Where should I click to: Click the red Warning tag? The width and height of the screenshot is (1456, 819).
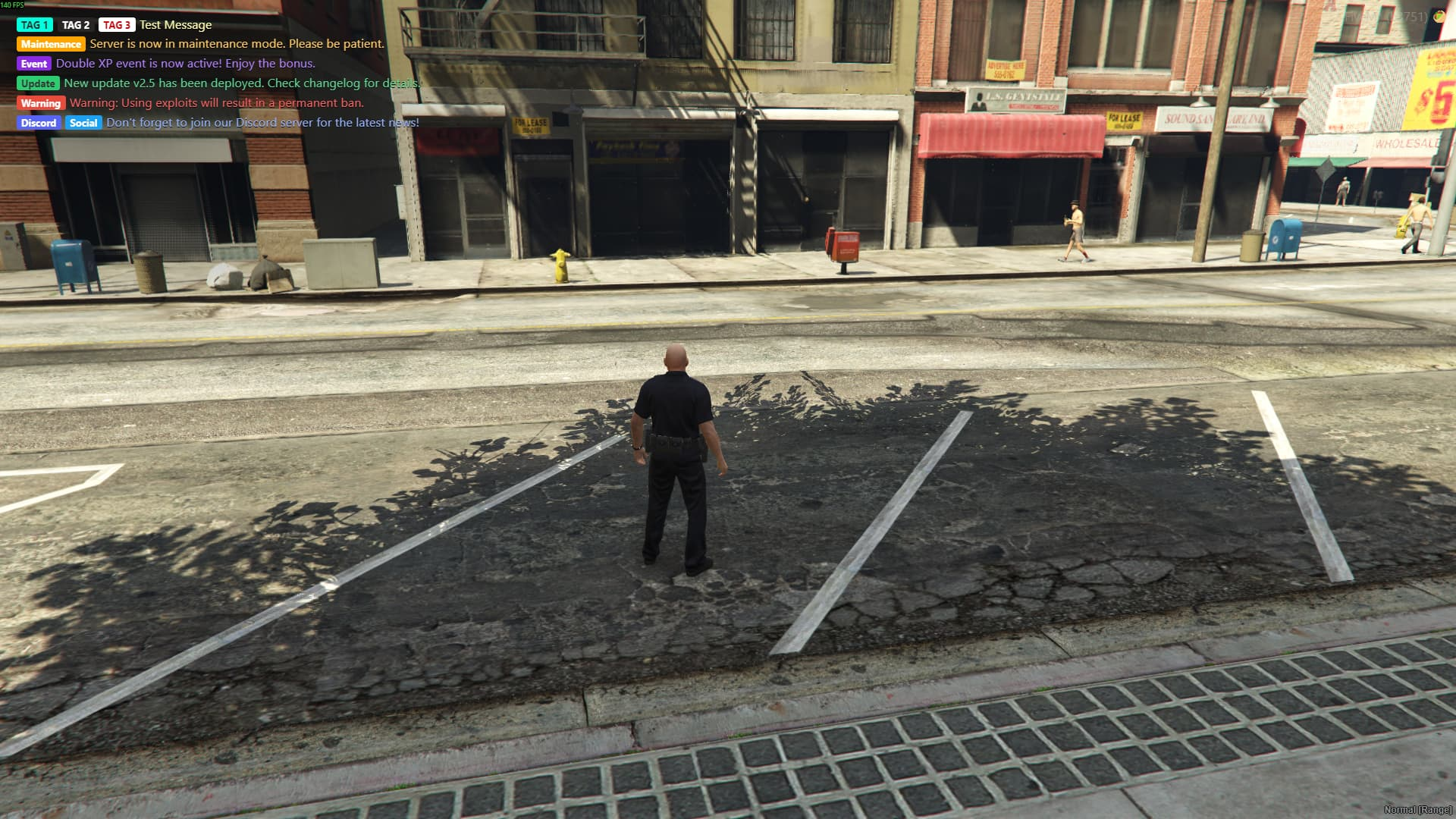point(41,103)
